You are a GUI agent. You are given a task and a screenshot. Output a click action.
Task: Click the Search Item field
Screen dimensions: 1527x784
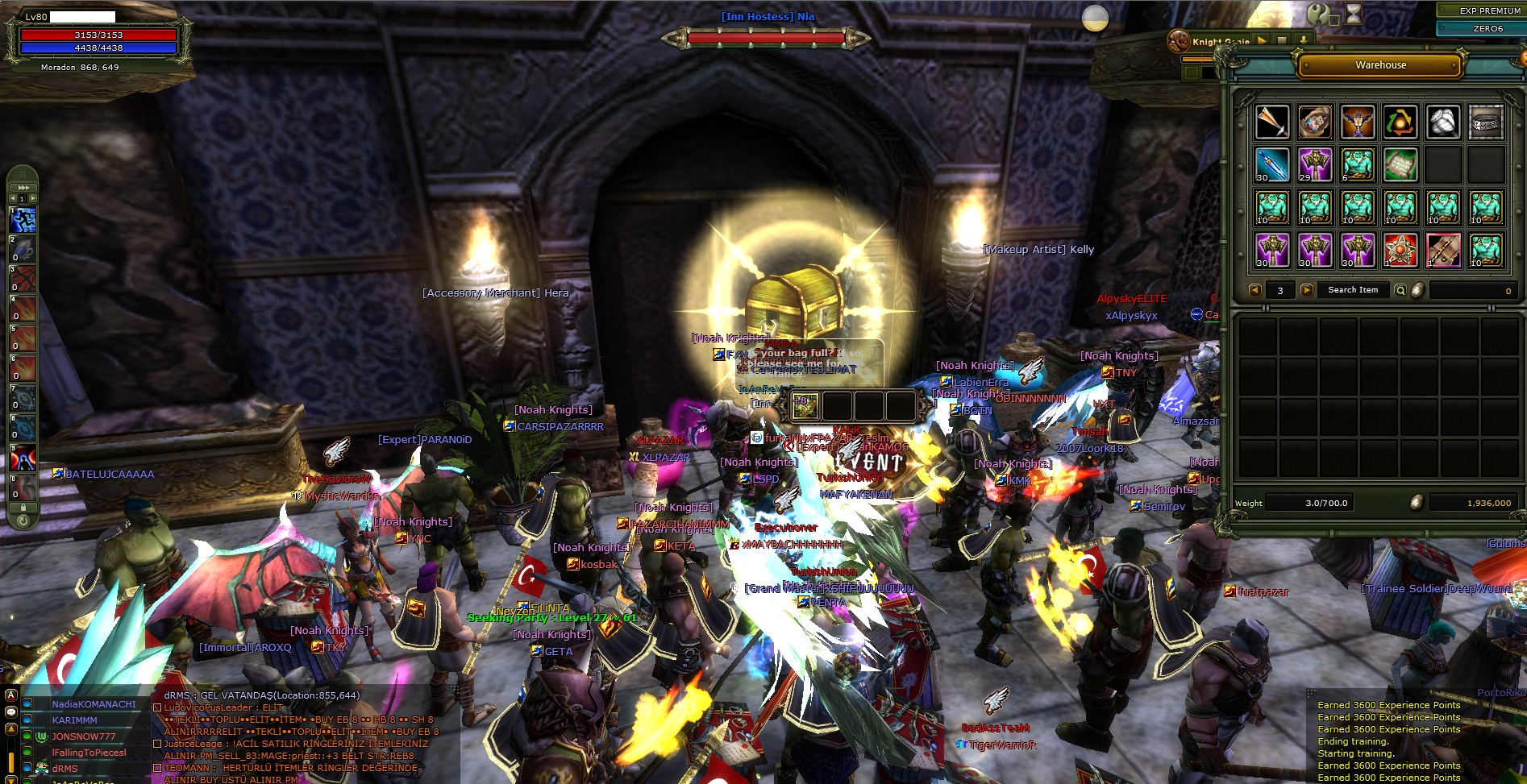pyautogui.click(x=1353, y=290)
